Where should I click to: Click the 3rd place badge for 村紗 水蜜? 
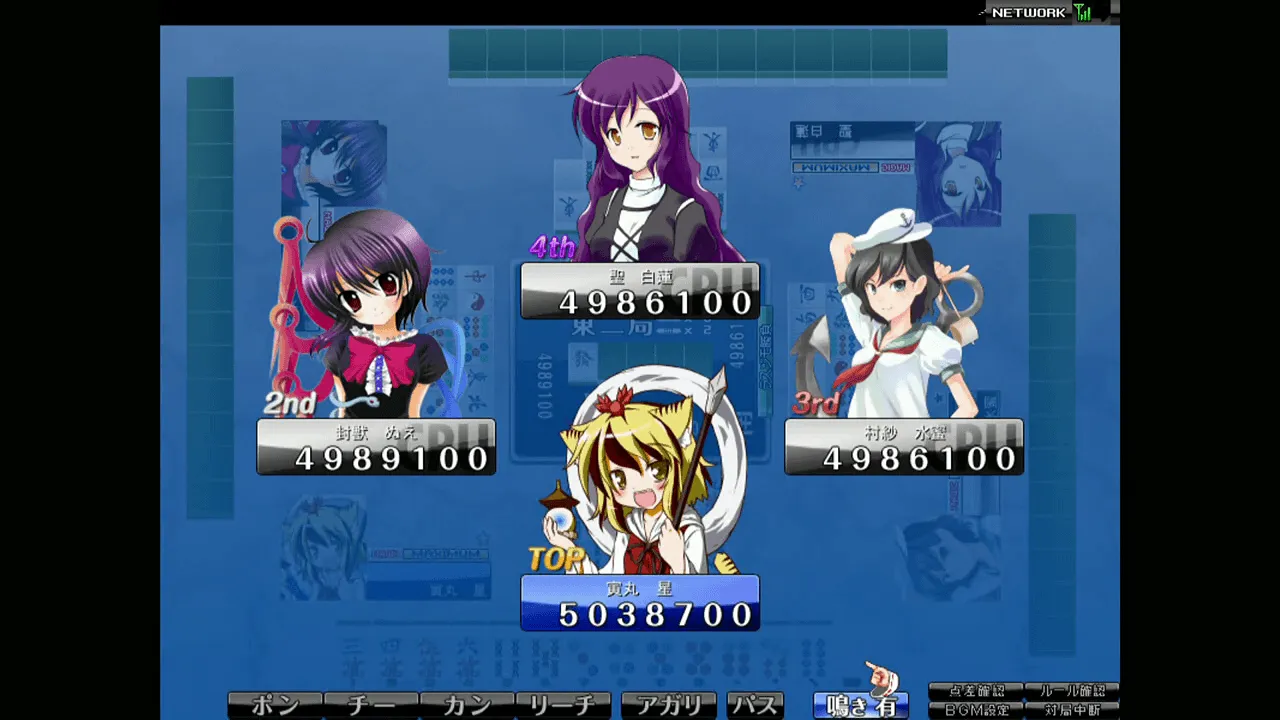[x=817, y=404]
